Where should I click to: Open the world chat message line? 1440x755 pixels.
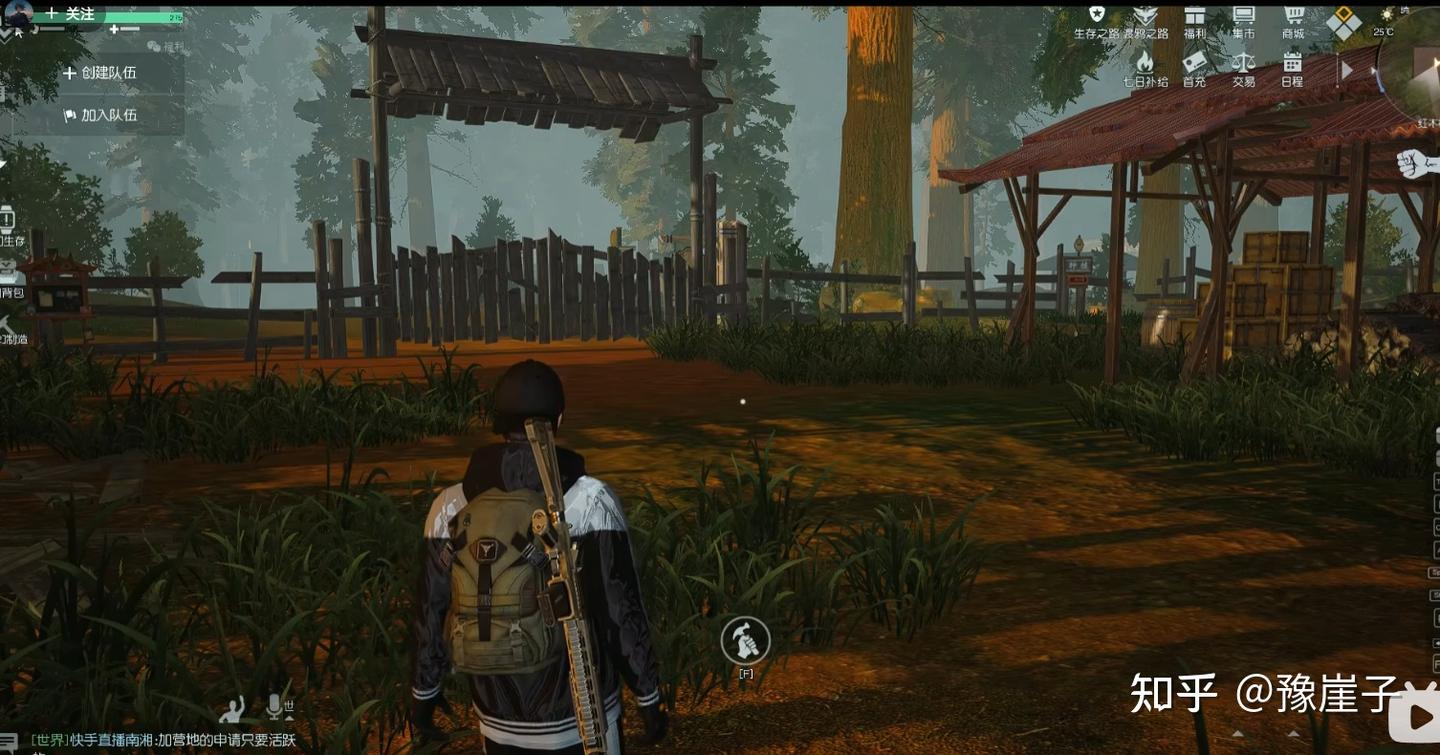[x=165, y=740]
